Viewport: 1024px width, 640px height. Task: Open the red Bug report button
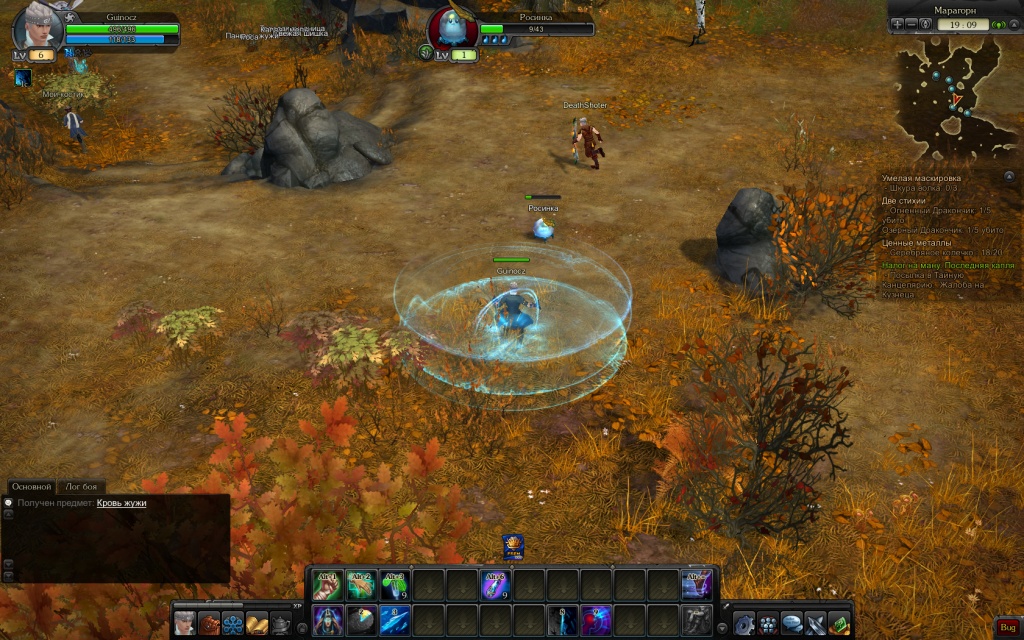pos(1008,626)
